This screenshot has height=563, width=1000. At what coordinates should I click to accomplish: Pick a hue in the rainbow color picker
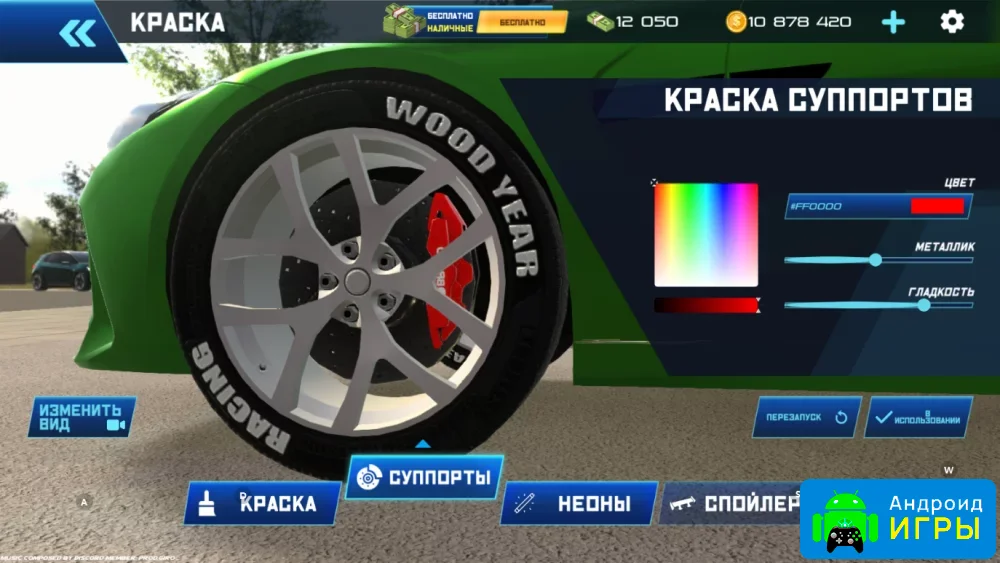[x=706, y=235]
